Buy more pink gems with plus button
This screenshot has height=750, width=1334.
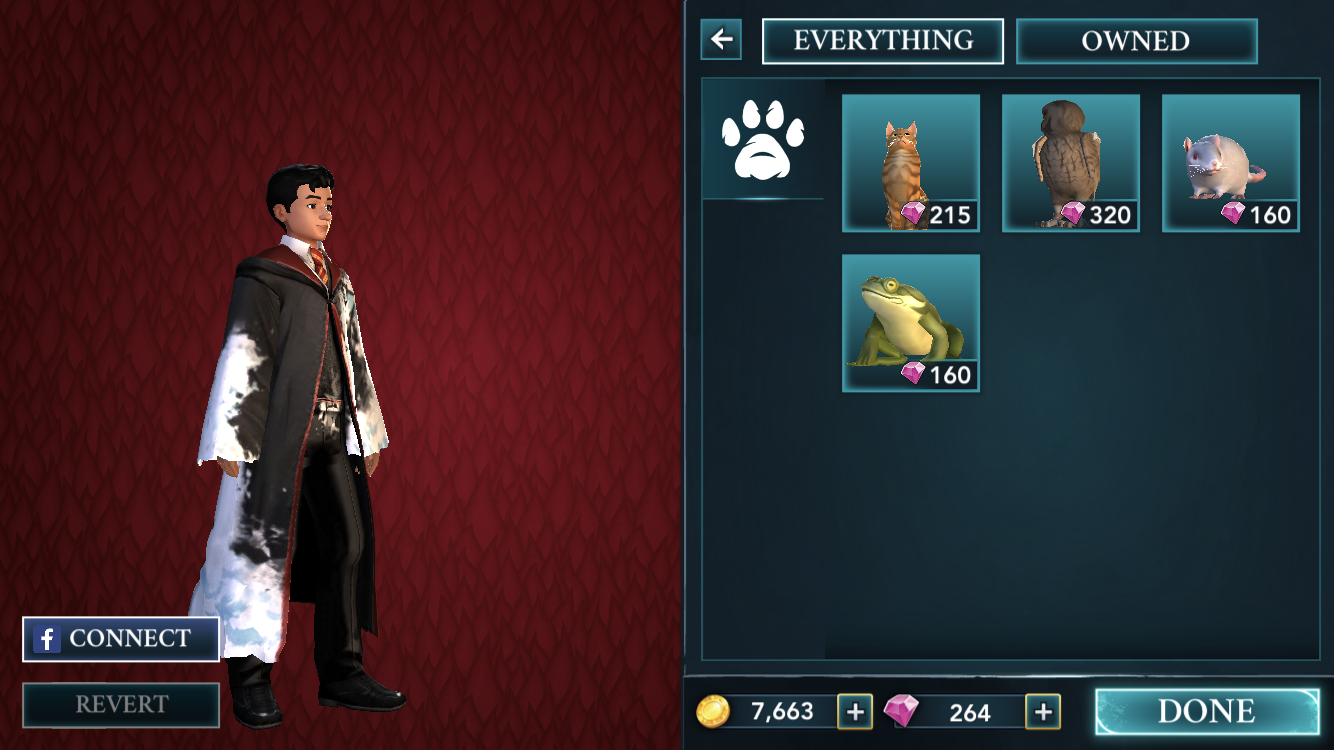pos(1043,711)
